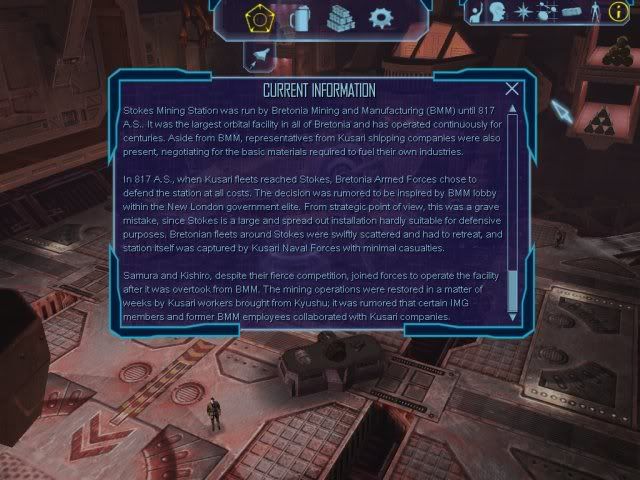Visit the bar via beer mug icon
This screenshot has width=640, height=480.
pos(297,17)
